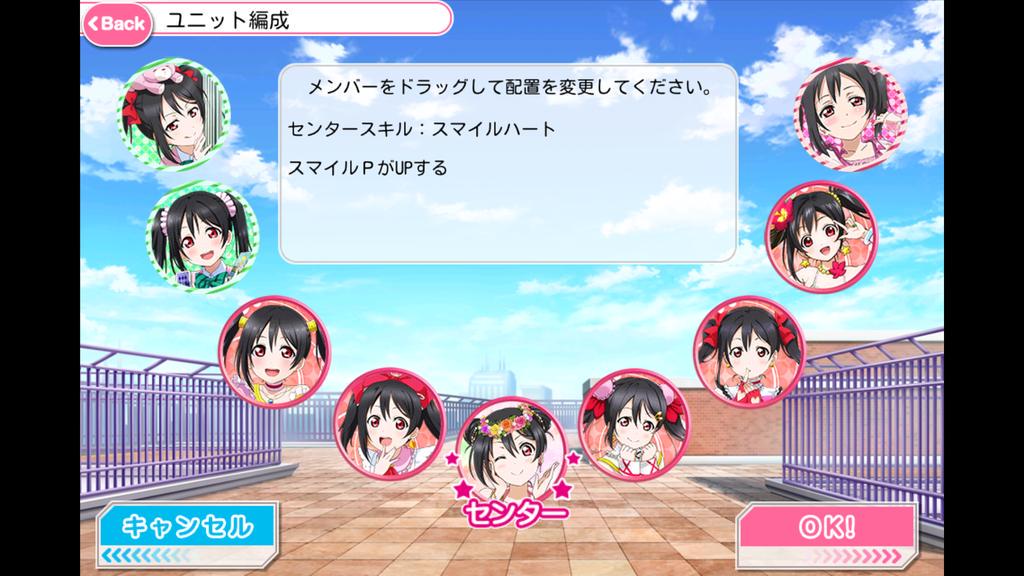Pick the member with a red hibiscus making a peace sign
Screen dimensions: 1024x576
pyautogui.click(x=816, y=232)
